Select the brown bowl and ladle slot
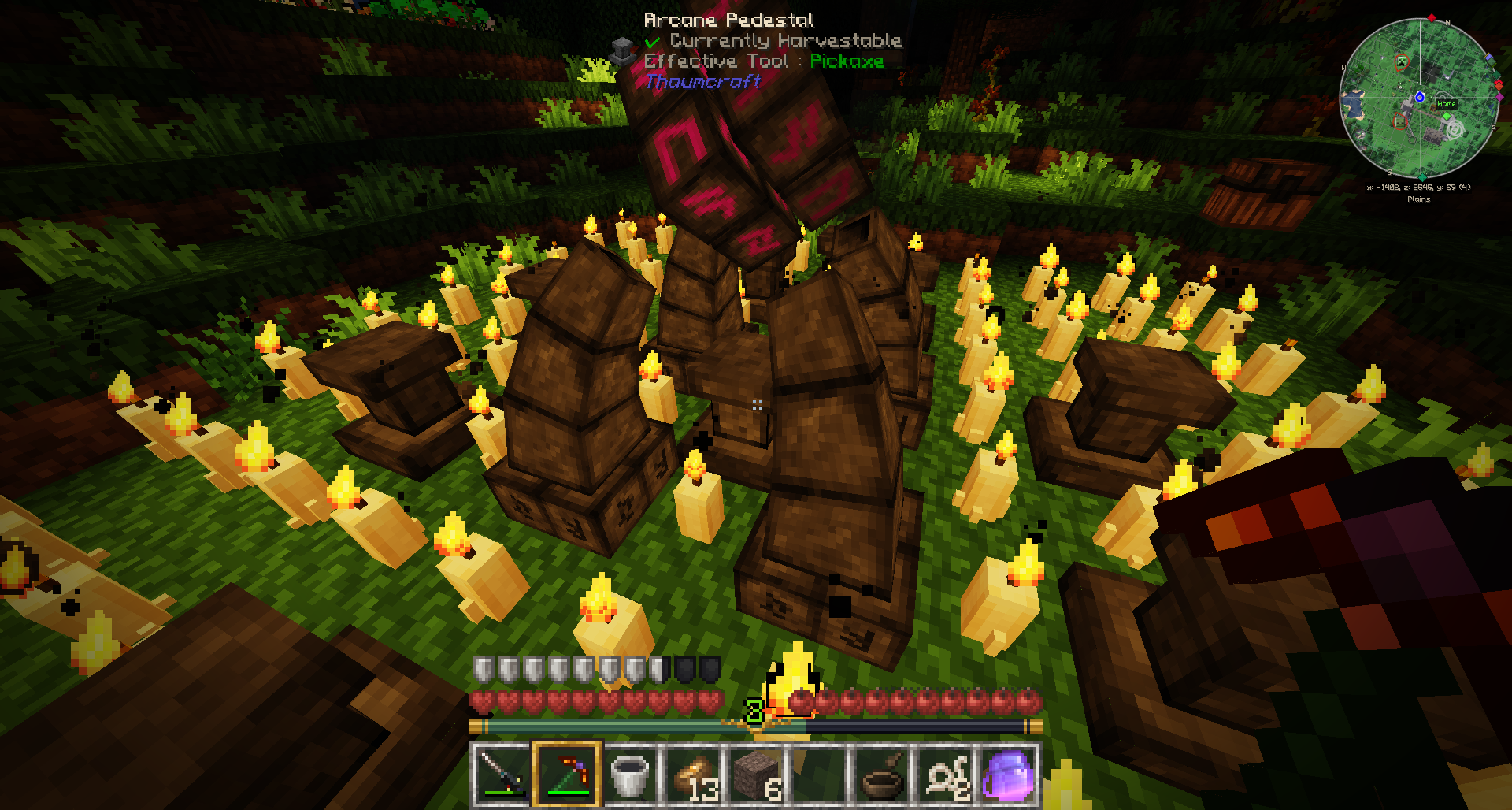Image resolution: width=1512 pixels, height=810 pixels. tap(882, 774)
